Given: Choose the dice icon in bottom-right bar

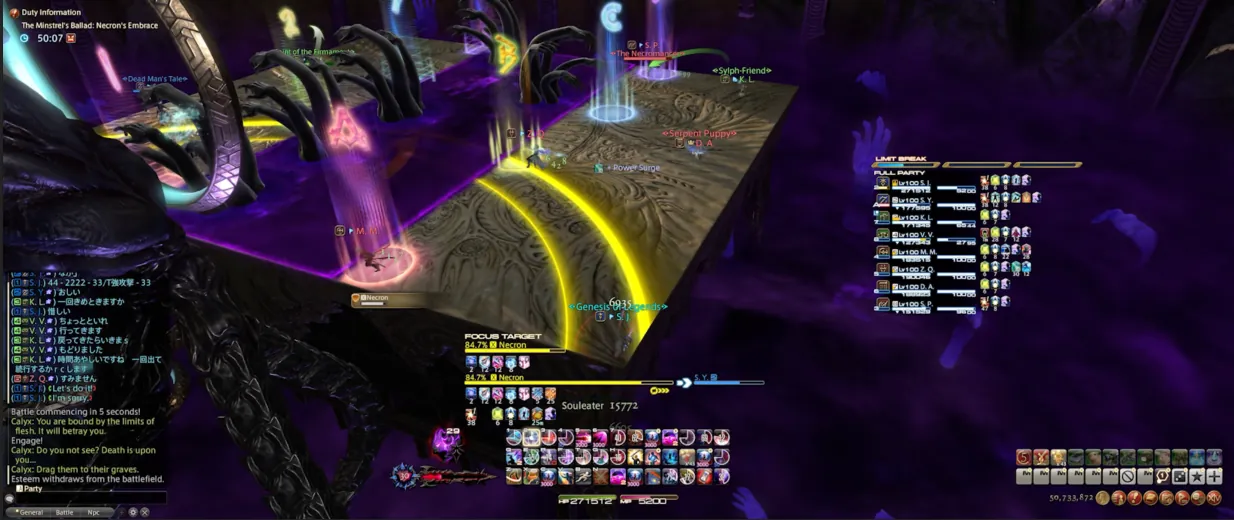Looking at the screenshot, I should [1179, 477].
